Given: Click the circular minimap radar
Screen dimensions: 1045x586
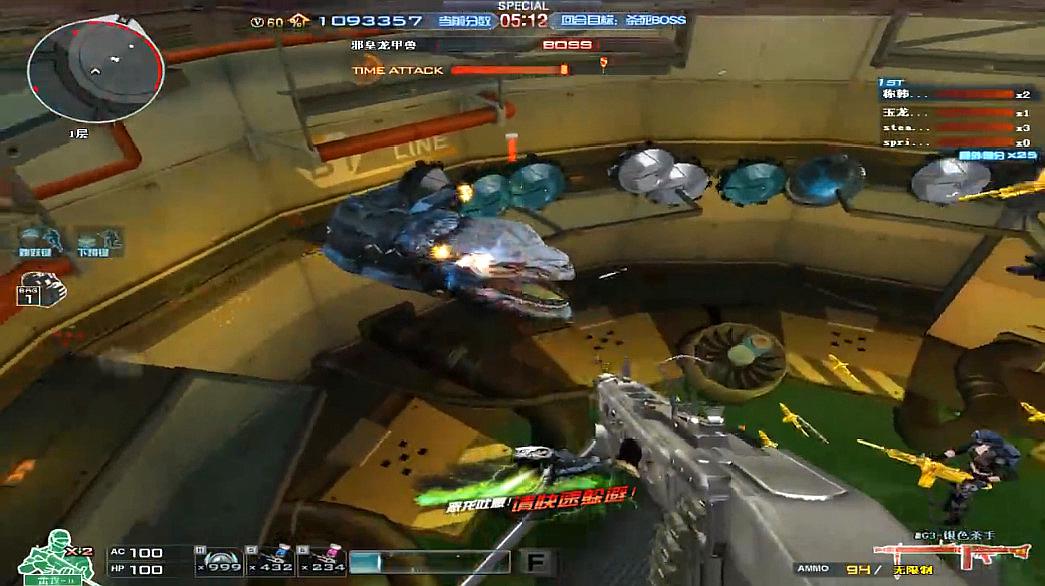Looking at the screenshot, I should coord(95,71).
